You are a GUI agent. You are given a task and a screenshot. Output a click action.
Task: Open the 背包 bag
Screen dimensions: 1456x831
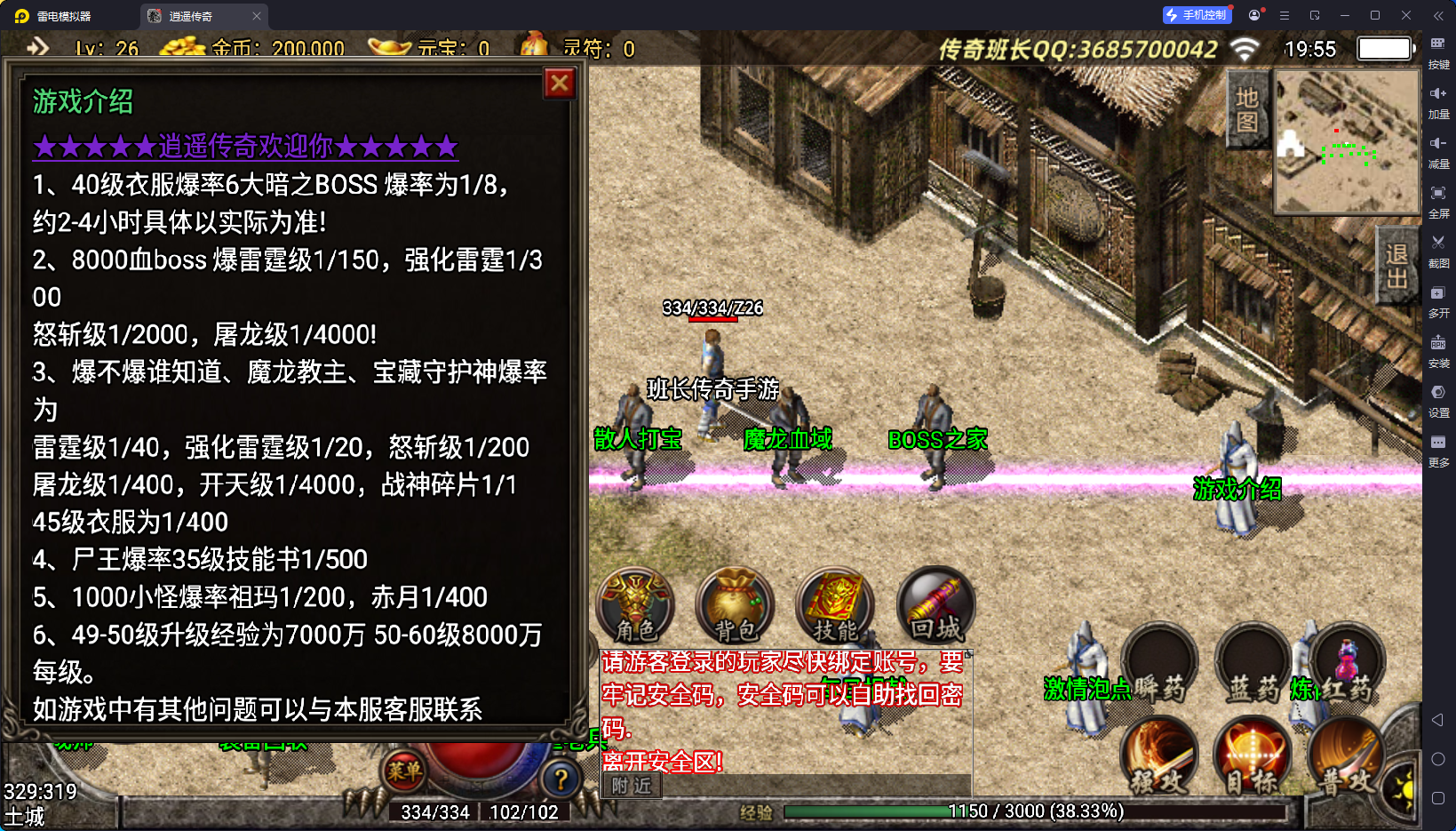tap(736, 606)
